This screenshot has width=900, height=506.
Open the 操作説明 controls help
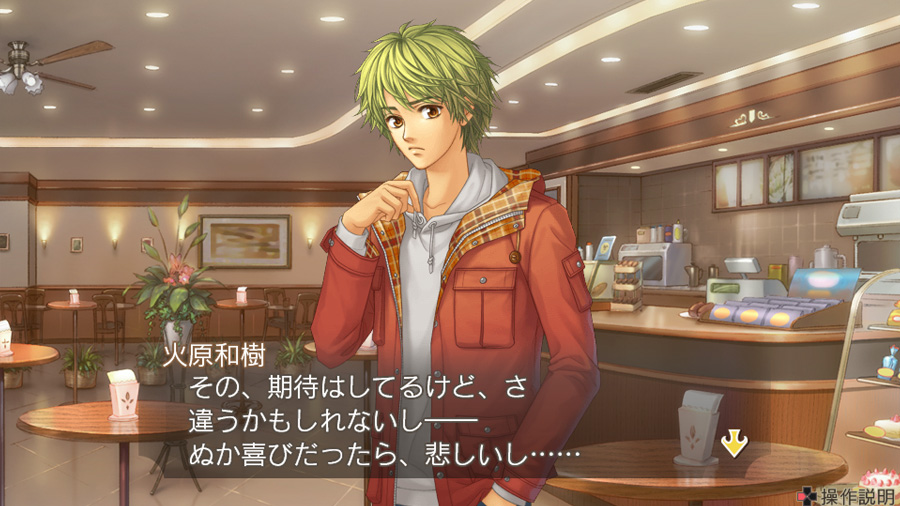pyautogui.click(x=849, y=495)
